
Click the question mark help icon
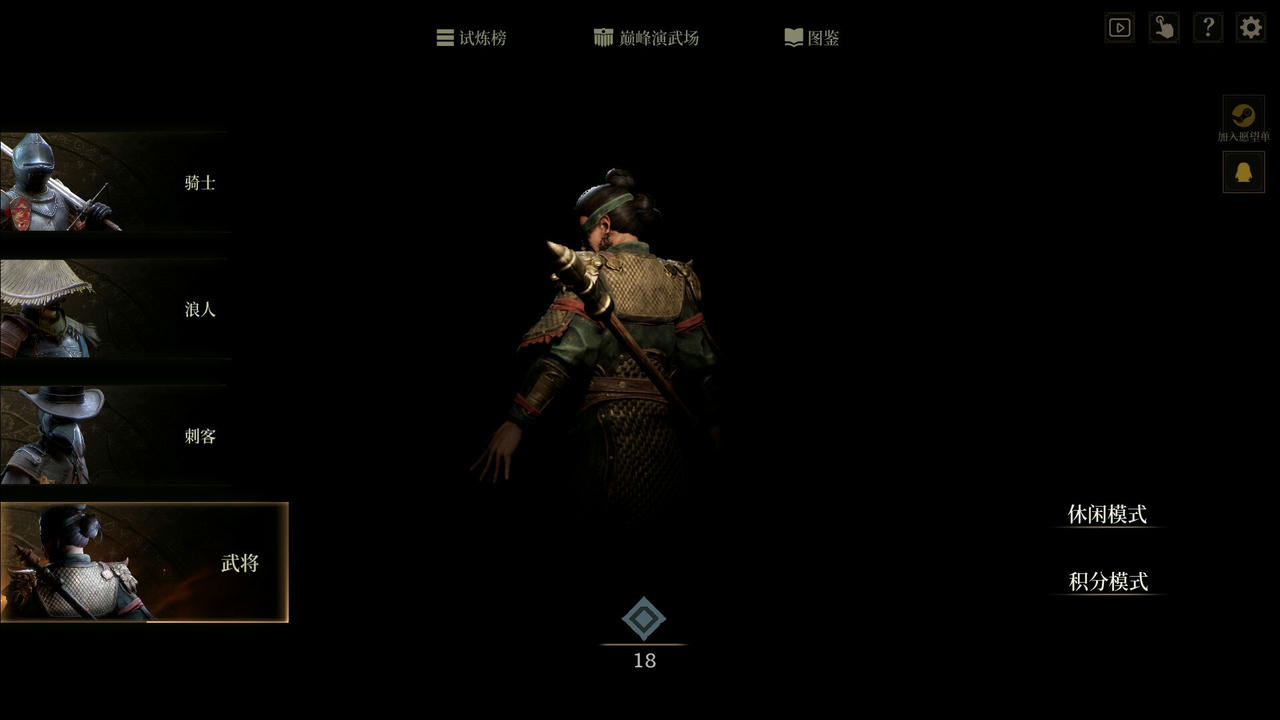point(1207,27)
